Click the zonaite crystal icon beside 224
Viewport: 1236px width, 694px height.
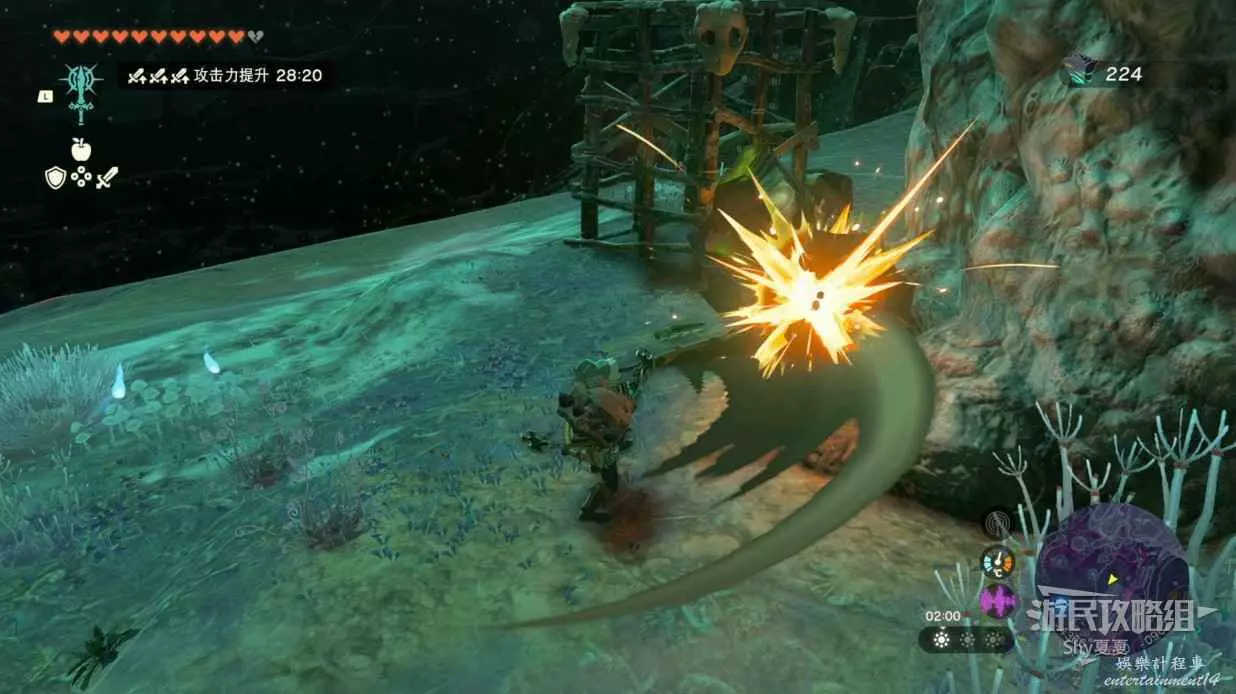click(x=1080, y=72)
